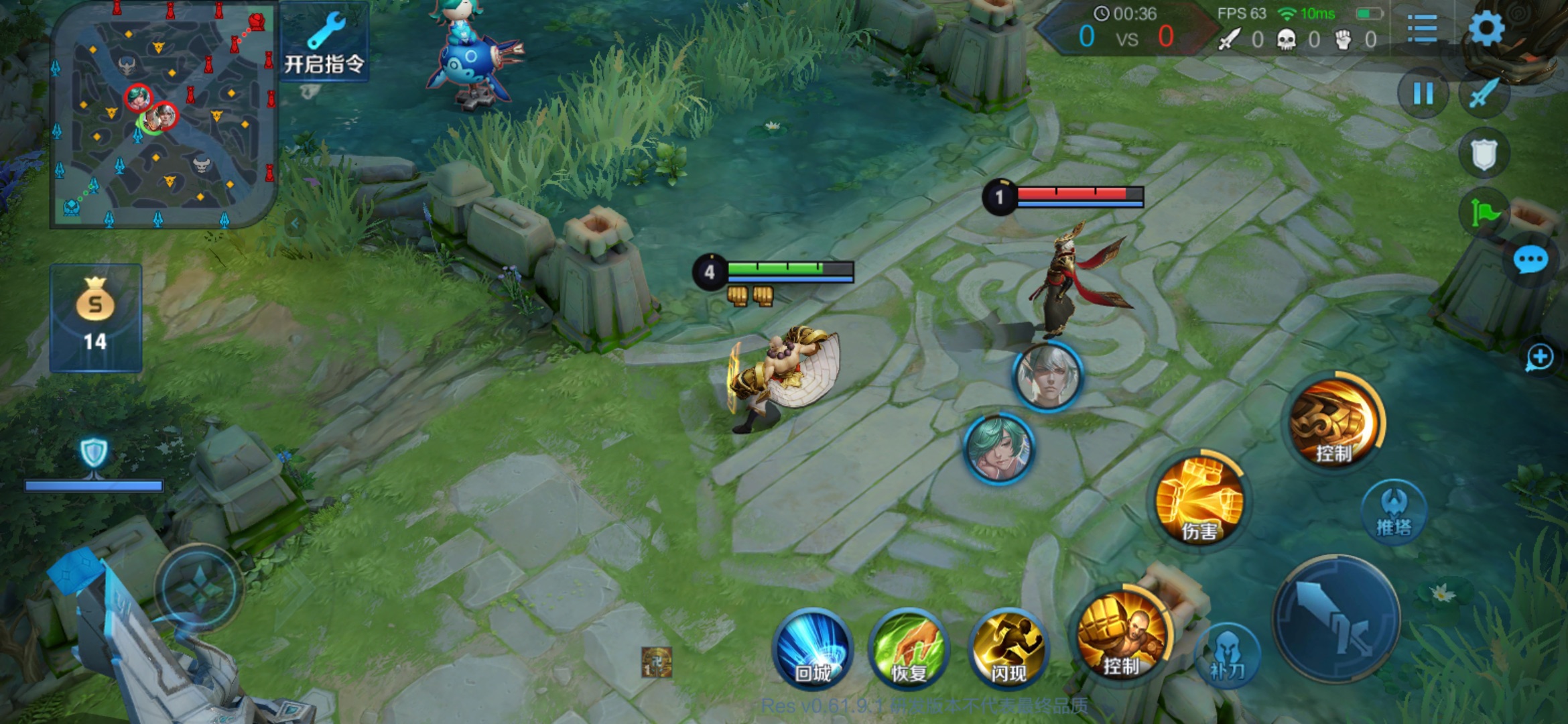Tap the 开启指令 wrench button
The image size is (1568, 724).
pyautogui.click(x=324, y=44)
